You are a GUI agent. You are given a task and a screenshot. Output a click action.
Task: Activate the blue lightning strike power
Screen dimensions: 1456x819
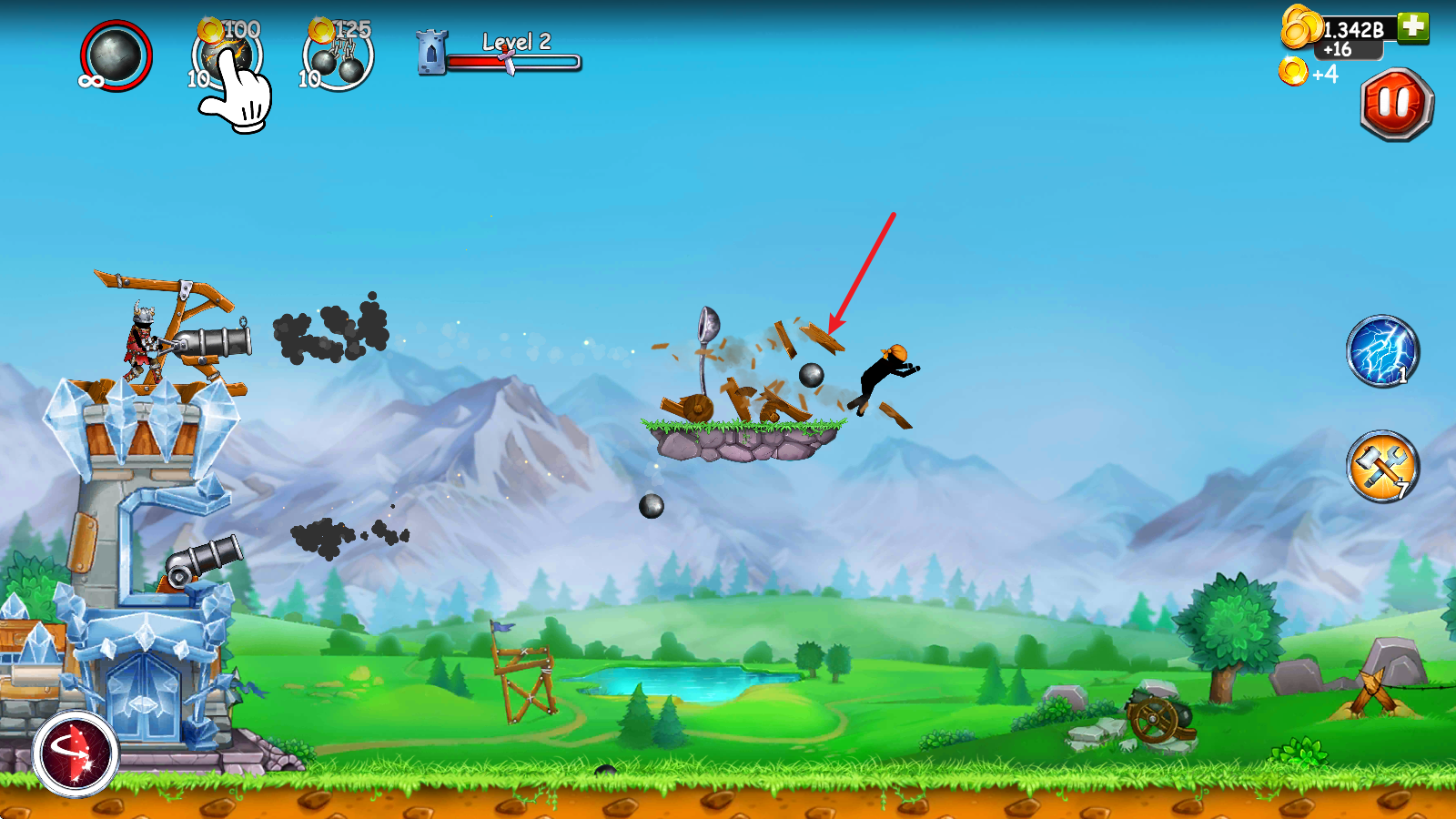[1382, 351]
